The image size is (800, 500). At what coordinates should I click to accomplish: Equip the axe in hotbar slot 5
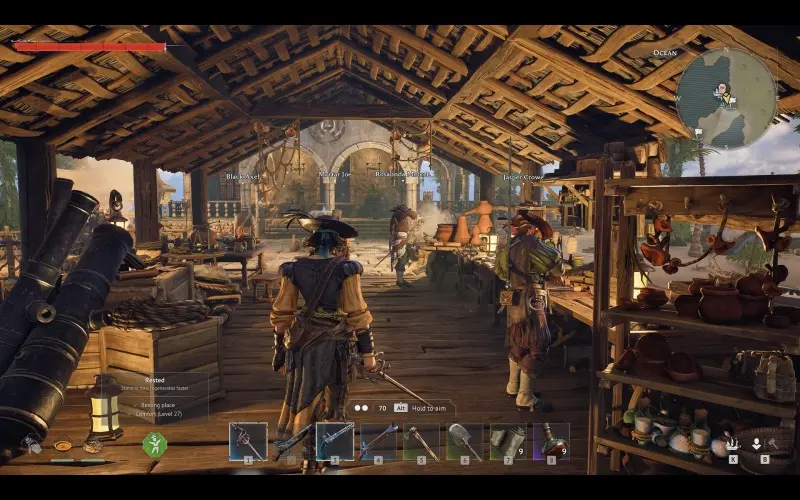pos(421,441)
